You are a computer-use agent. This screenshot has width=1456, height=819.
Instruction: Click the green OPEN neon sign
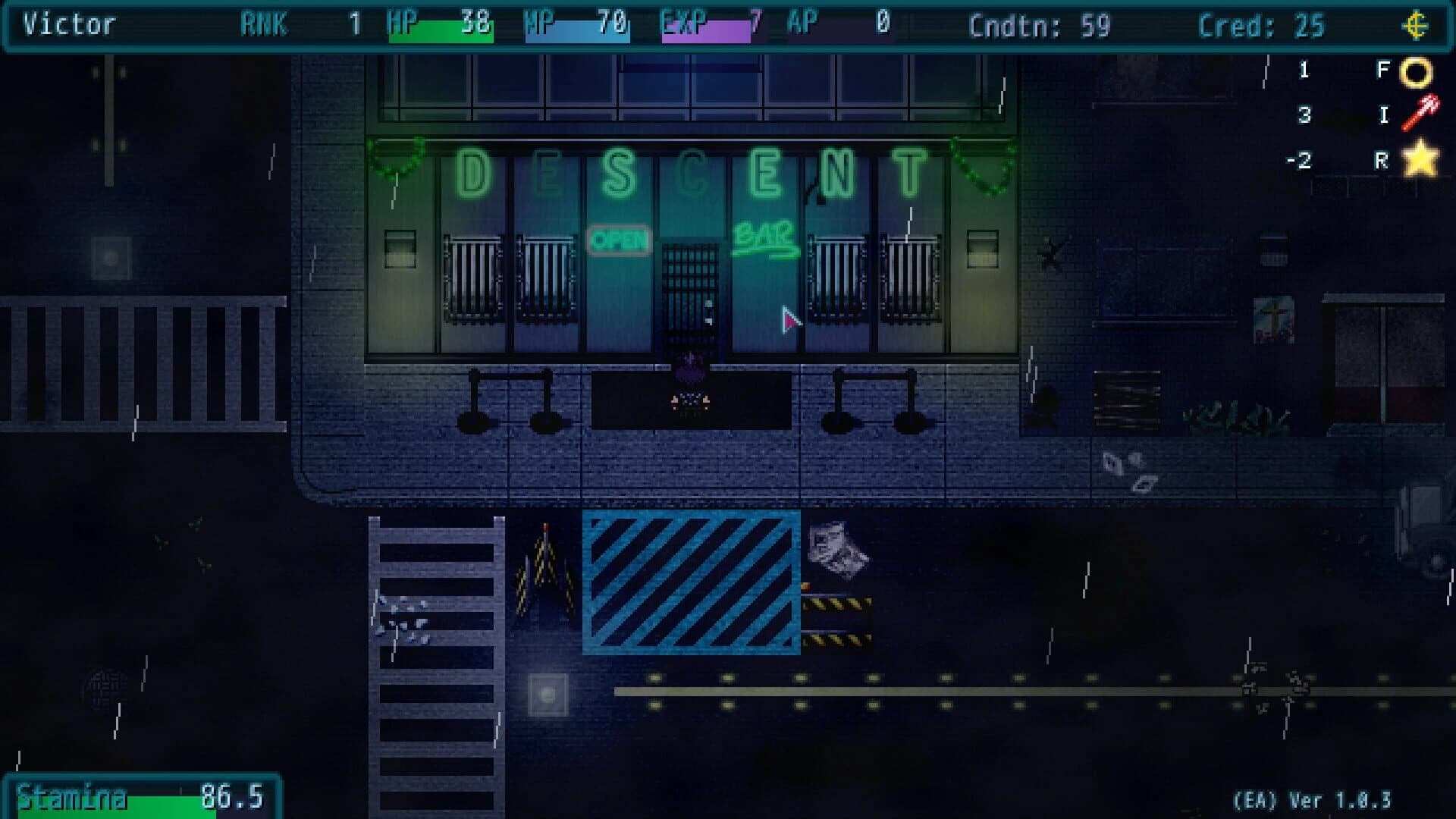pyautogui.click(x=620, y=239)
